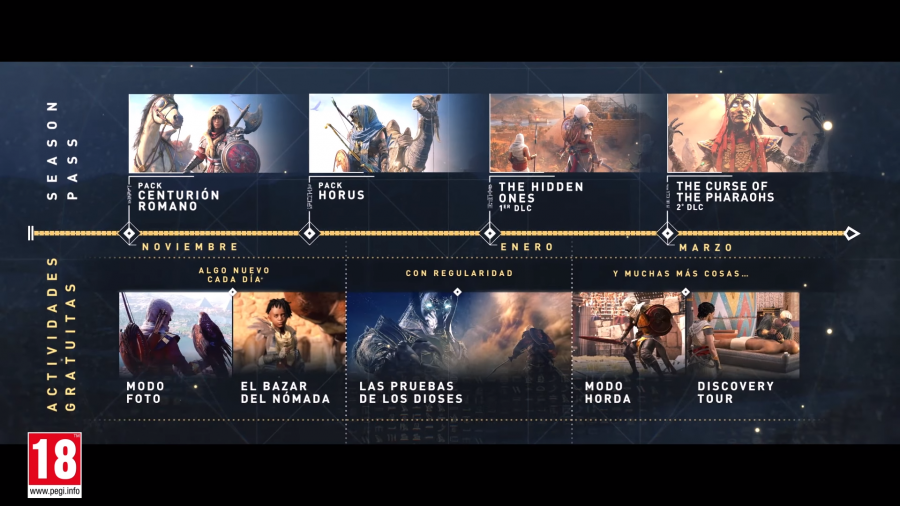The width and height of the screenshot is (900, 506).
Task: Select the timeline diamond marker above Enero
Action: tap(490, 234)
